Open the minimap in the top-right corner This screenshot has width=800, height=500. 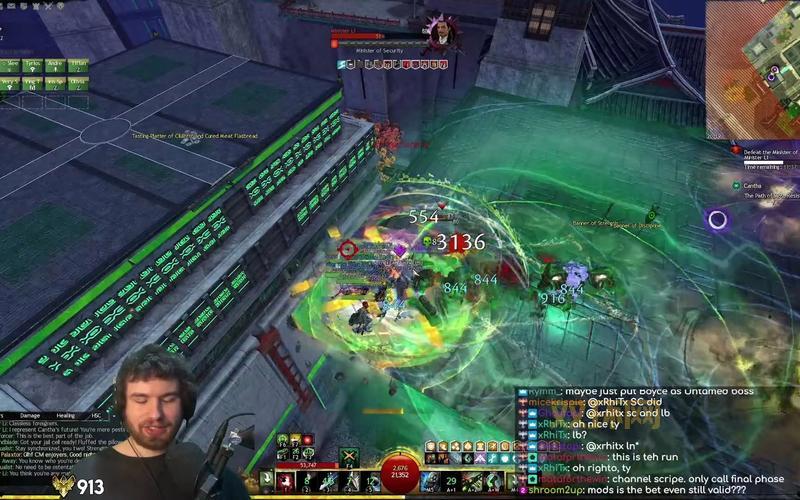[754, 68]
